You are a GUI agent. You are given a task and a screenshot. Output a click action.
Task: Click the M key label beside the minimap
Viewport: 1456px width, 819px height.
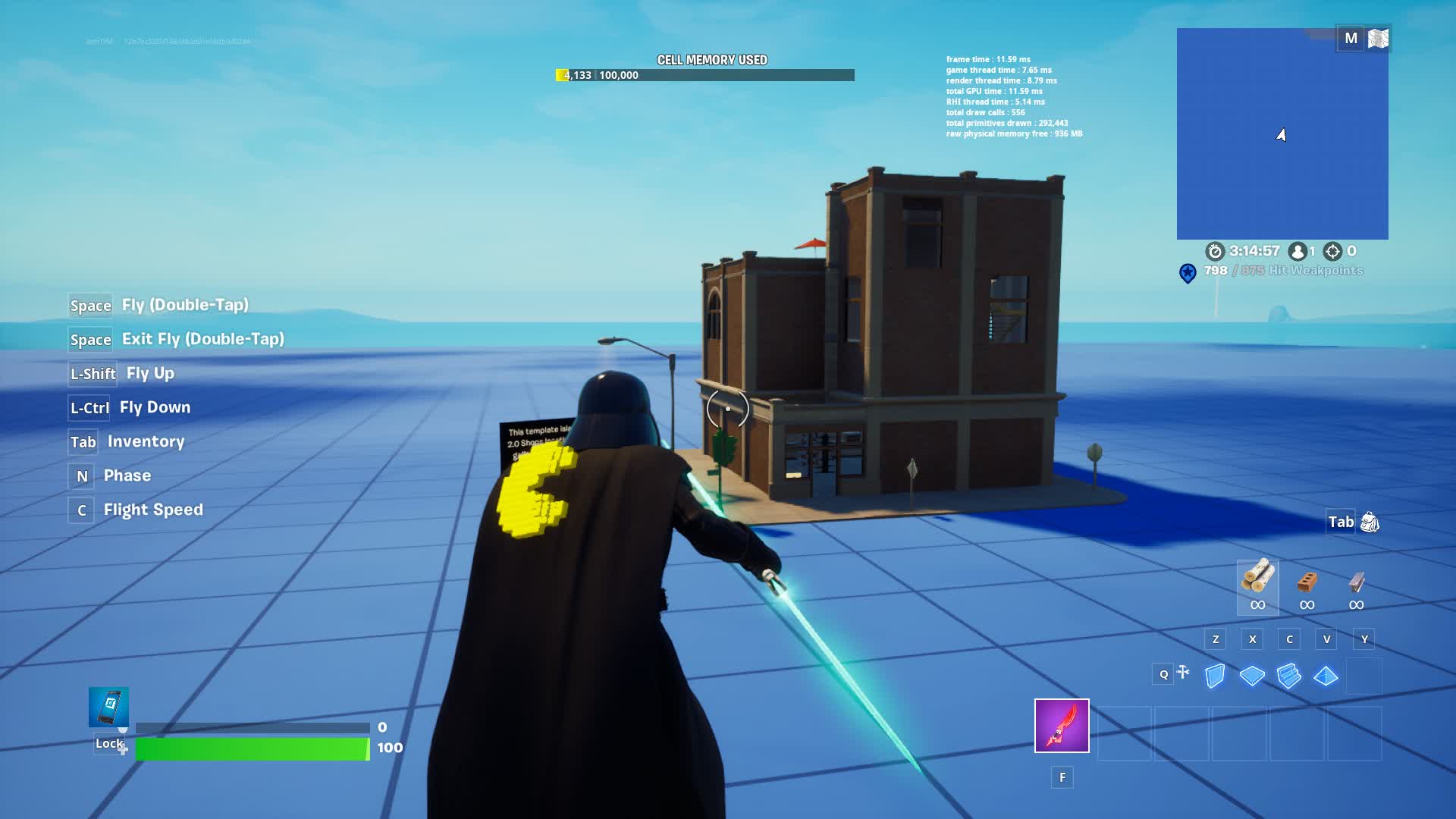pos(1351,36)
